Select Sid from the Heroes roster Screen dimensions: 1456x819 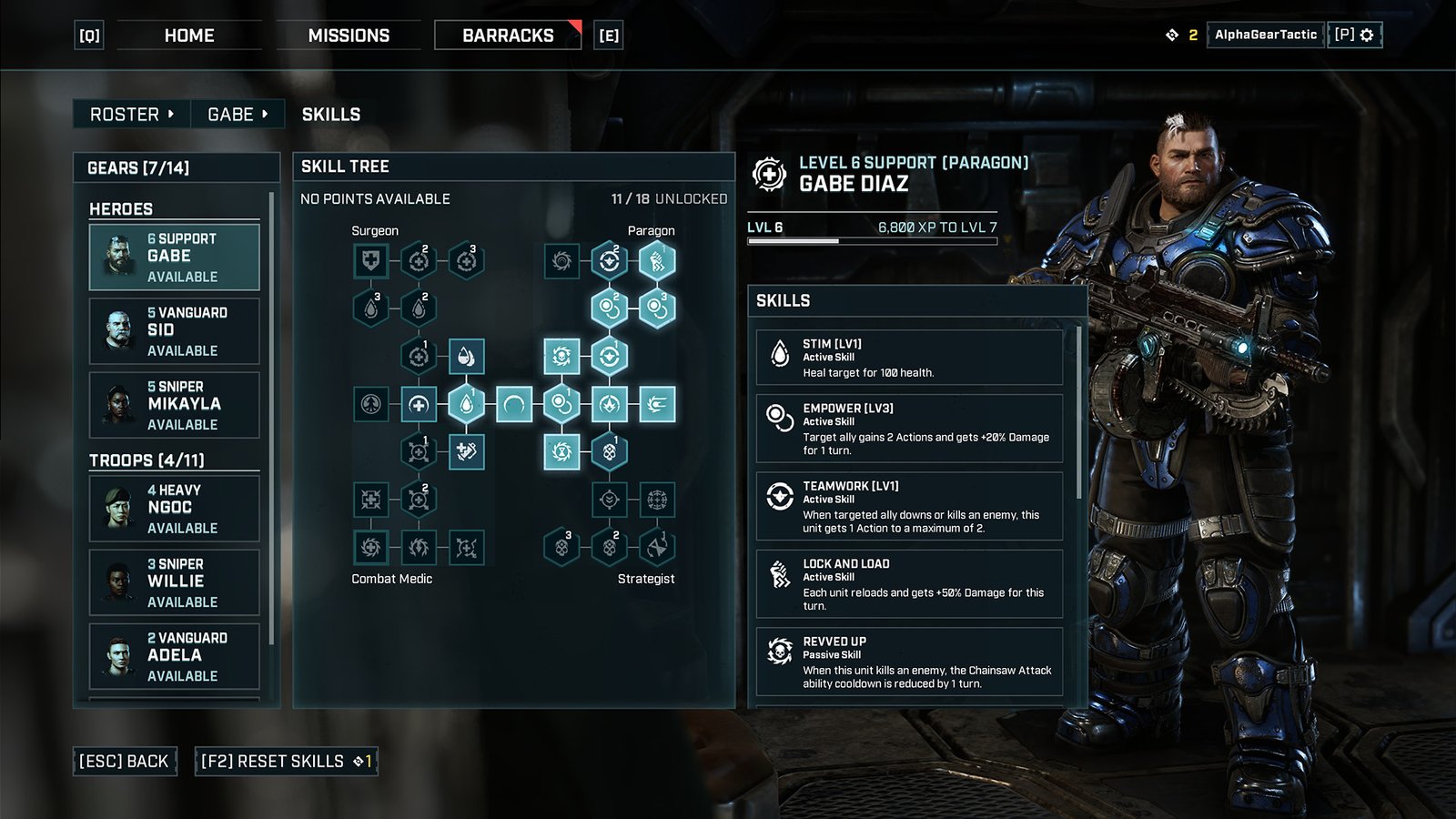[x=173, y=330]
